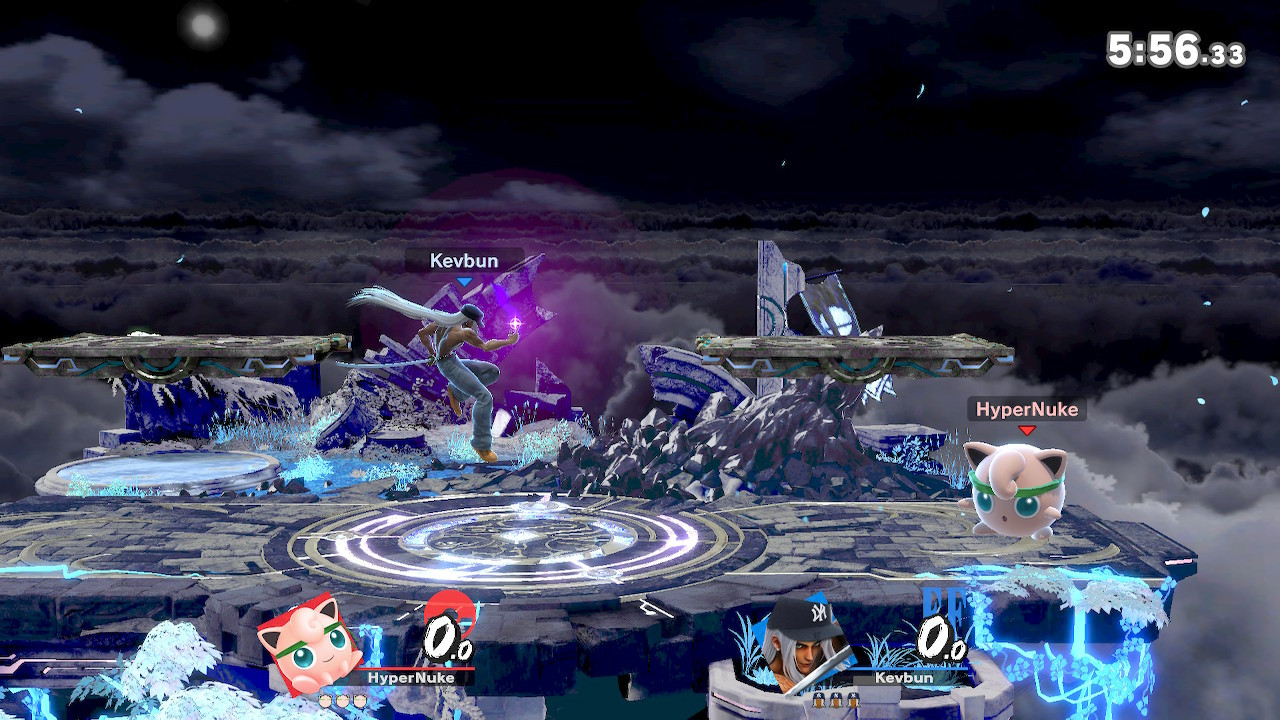Screen dimensions: 1280x720
Task: Click the last Sephiroth stock icon
Action: click(x=851, y=700)
